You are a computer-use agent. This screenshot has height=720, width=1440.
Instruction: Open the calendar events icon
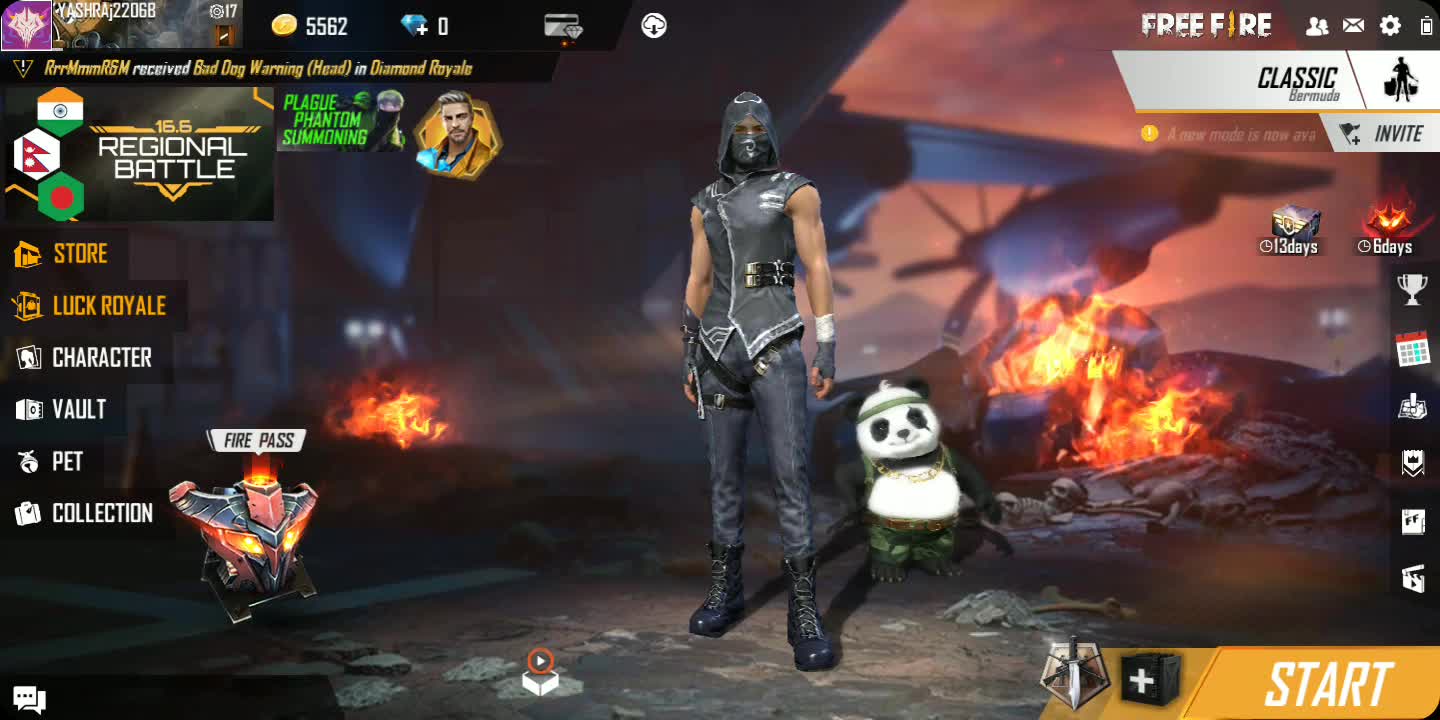click(1412, 349)
